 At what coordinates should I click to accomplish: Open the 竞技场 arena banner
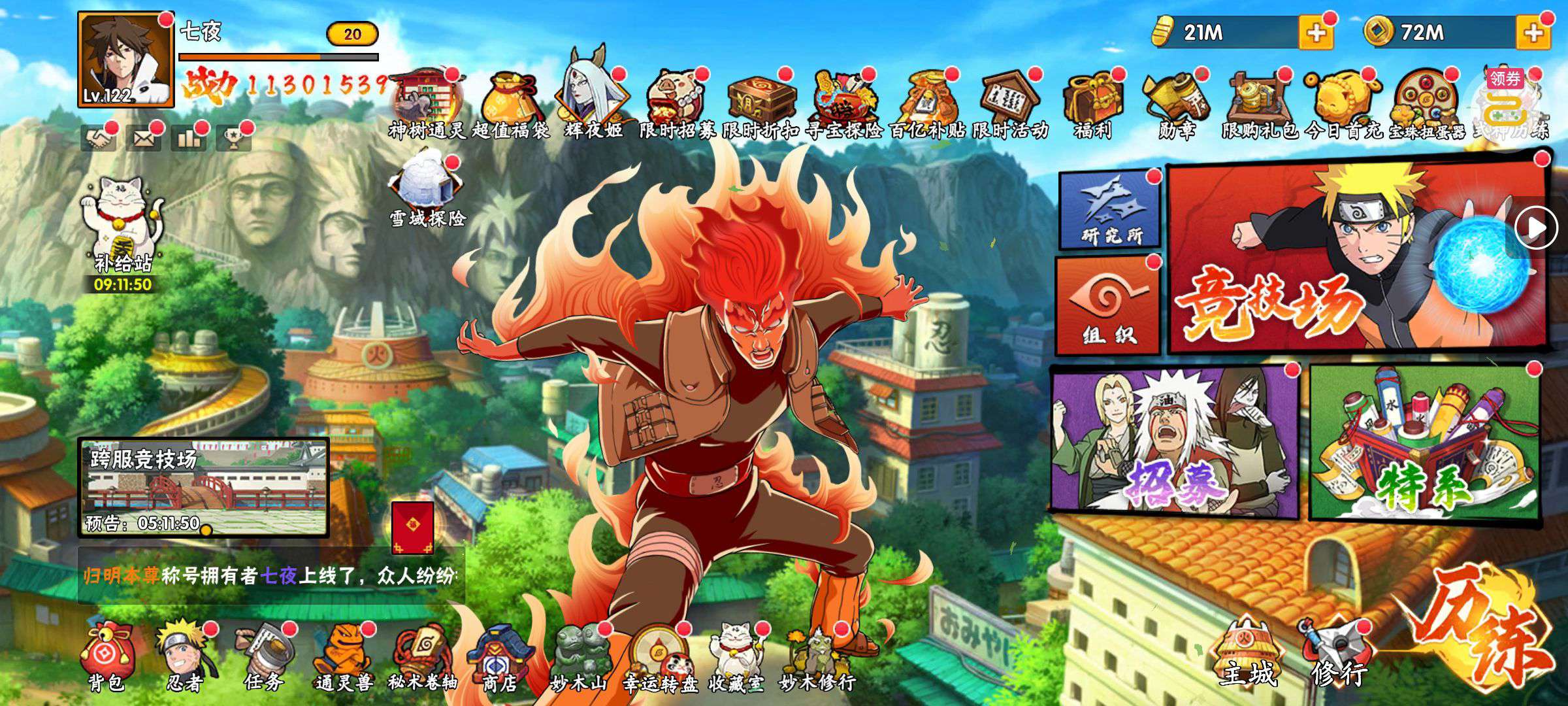pos(1356,258)
